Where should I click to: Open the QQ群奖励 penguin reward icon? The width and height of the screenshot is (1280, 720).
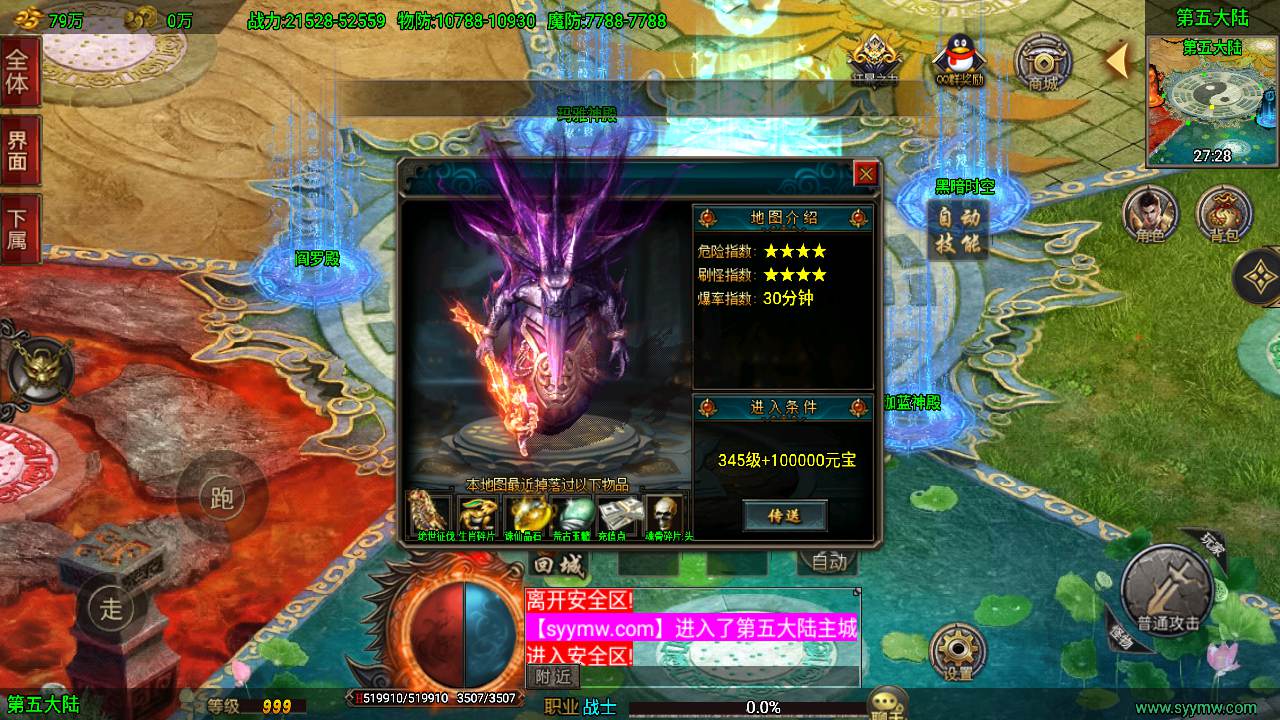(x=959, y=61)
